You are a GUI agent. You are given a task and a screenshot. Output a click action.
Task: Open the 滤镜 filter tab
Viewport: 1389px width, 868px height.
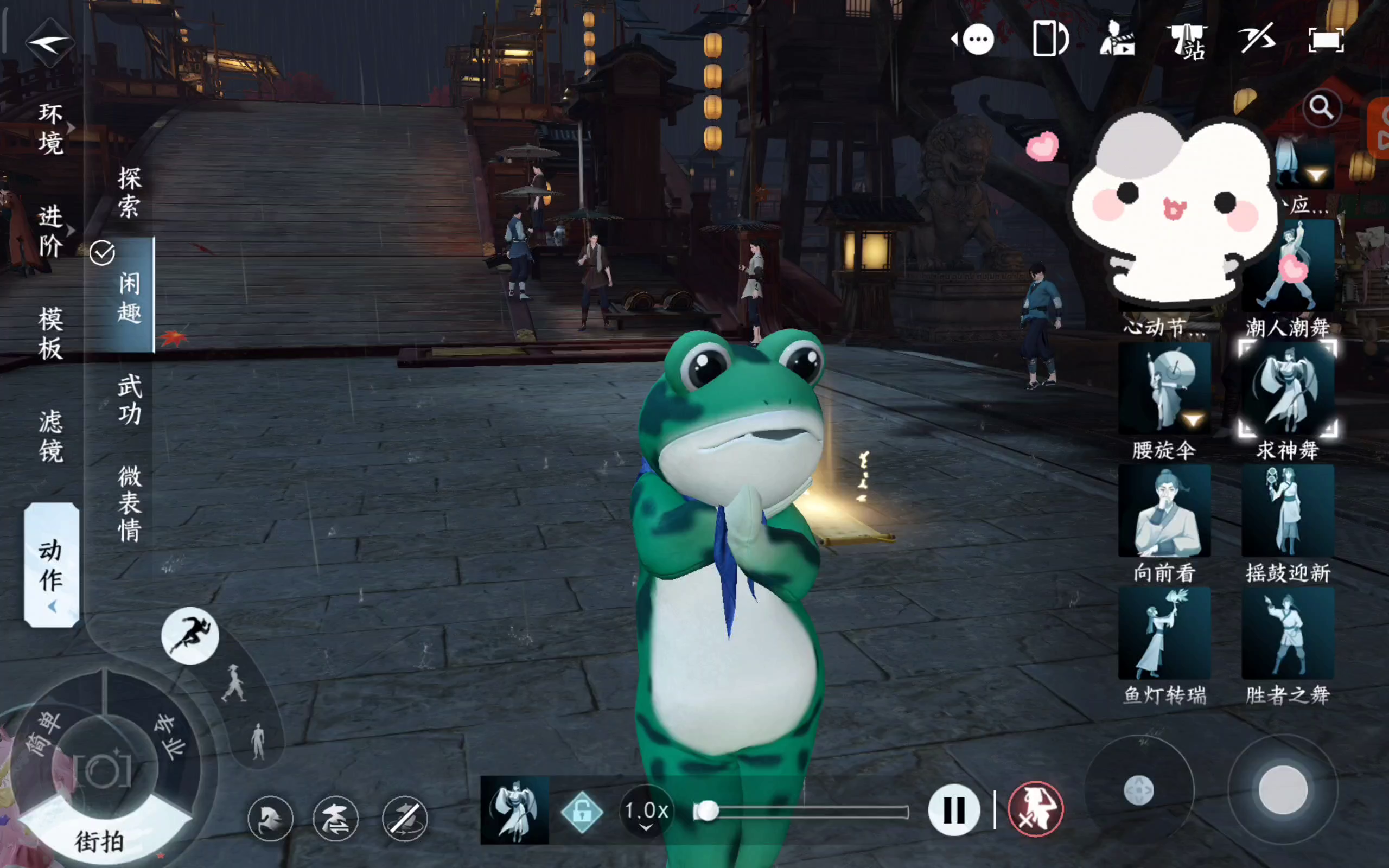tap(50, 436)
